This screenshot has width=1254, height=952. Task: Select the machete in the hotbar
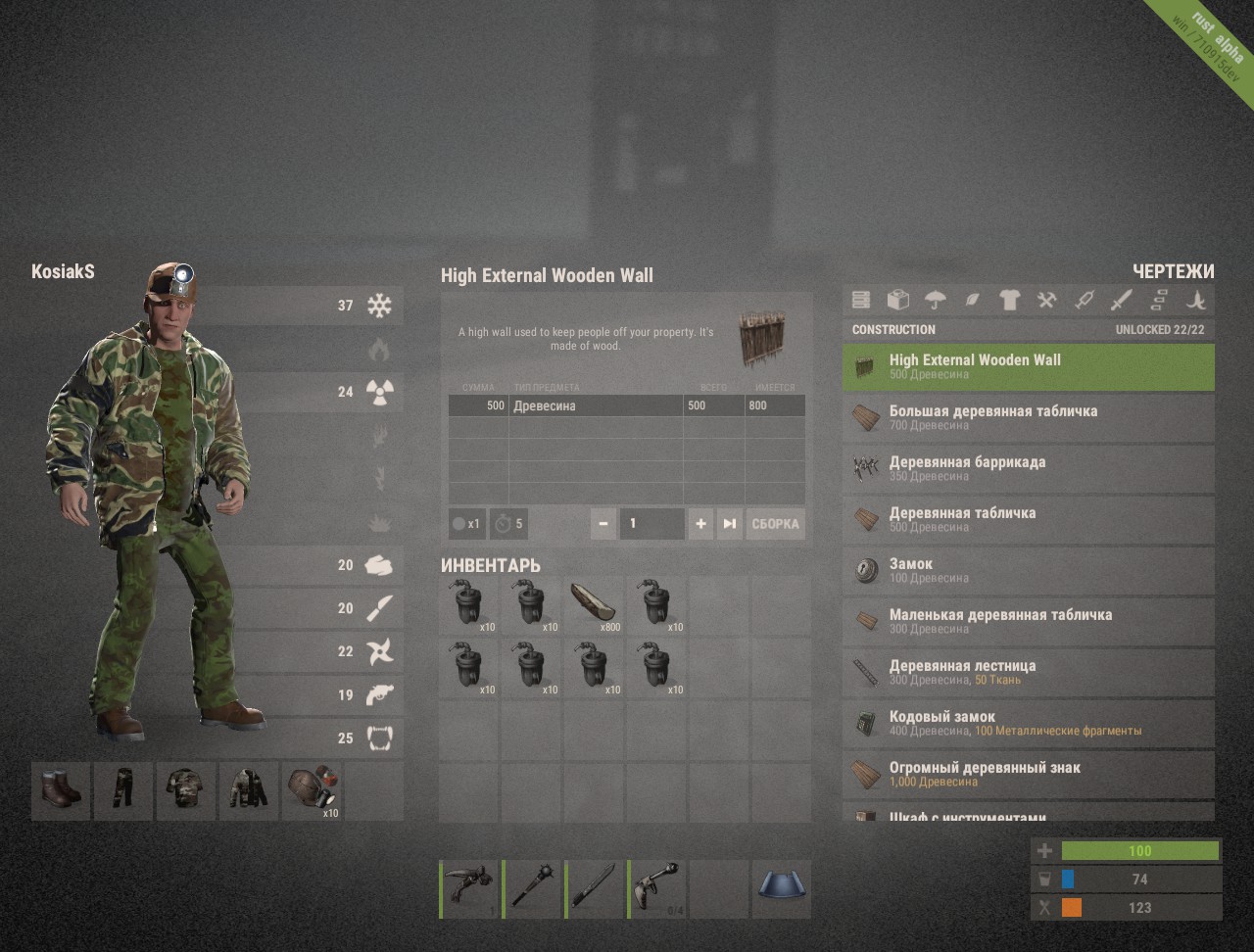(x=595, y=889)
